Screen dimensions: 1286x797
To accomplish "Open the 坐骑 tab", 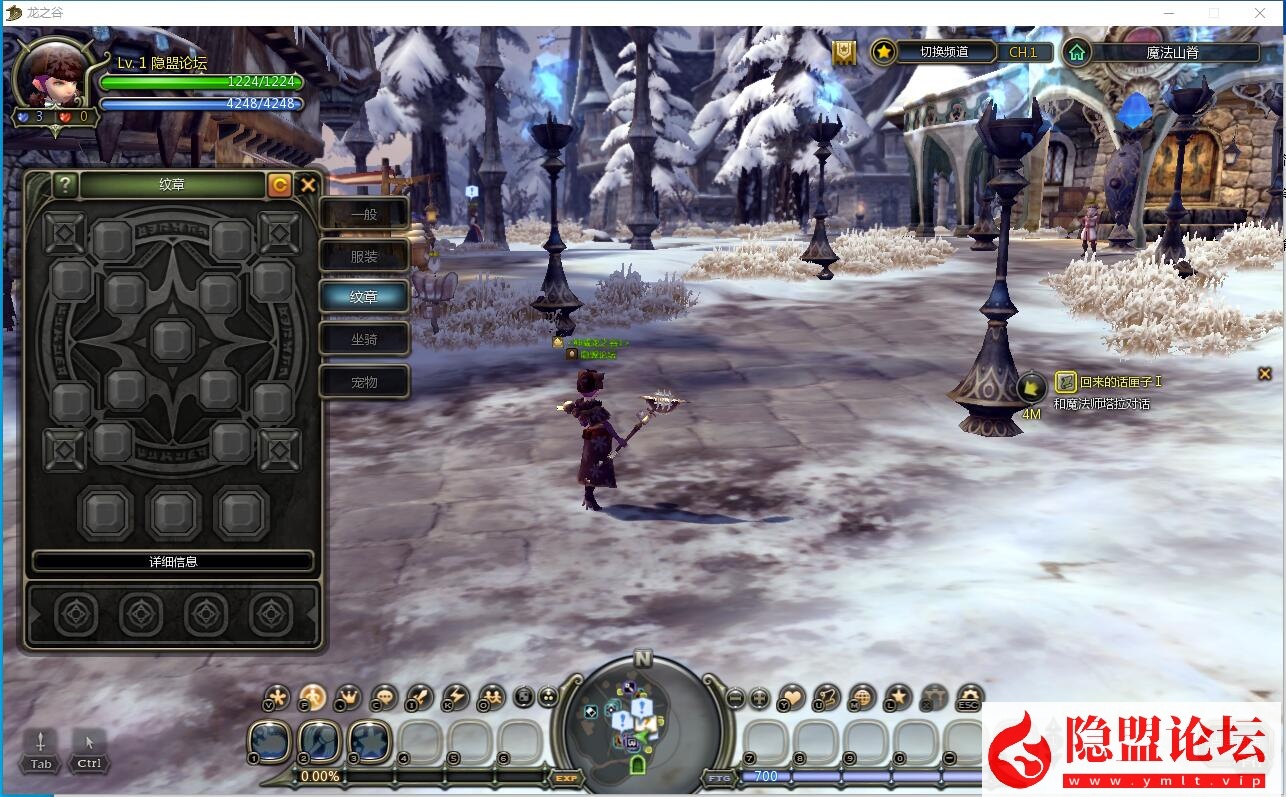I will click(364, 339).
